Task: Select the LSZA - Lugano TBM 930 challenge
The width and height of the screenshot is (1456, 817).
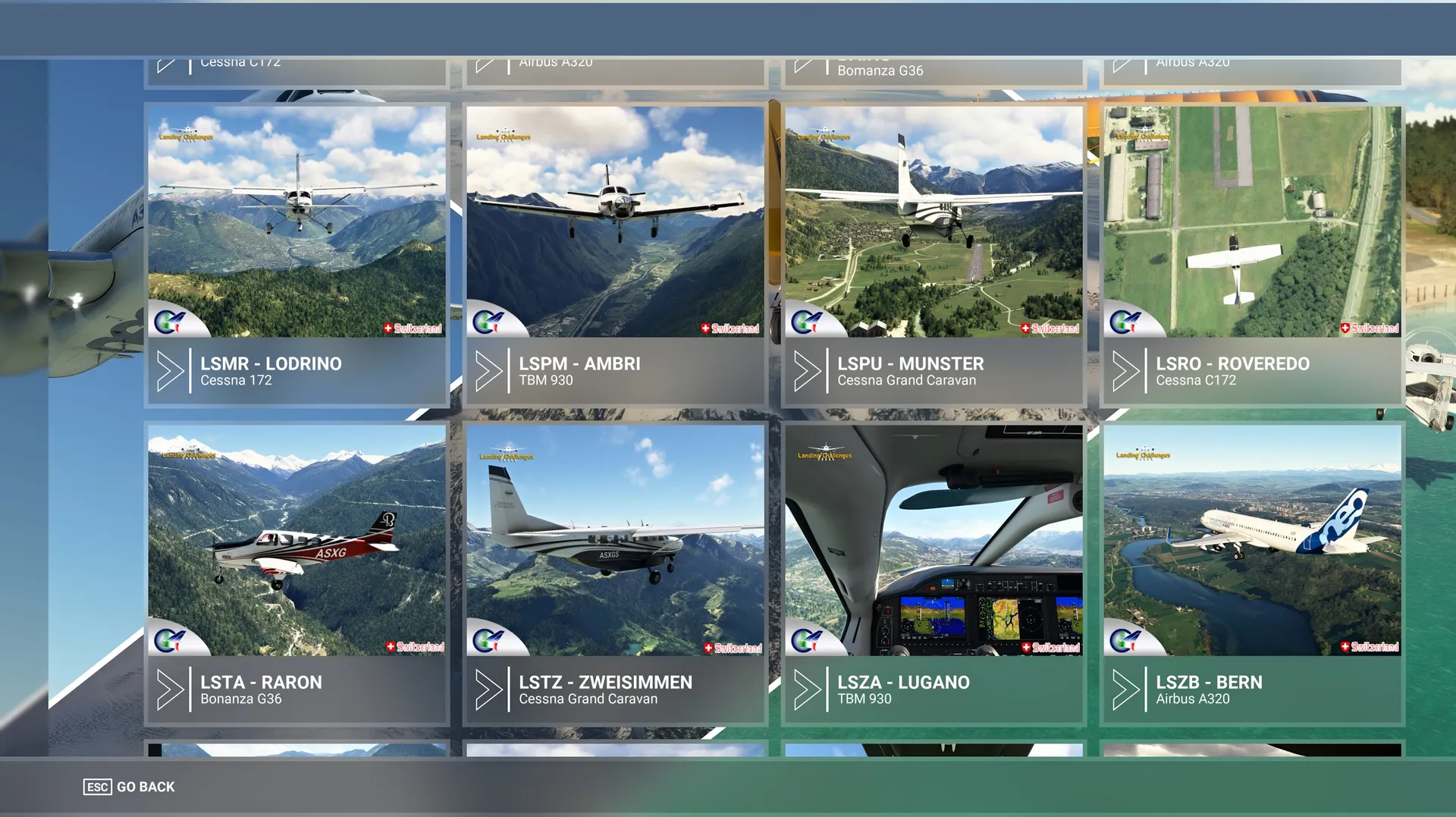Action: (934, 573)
